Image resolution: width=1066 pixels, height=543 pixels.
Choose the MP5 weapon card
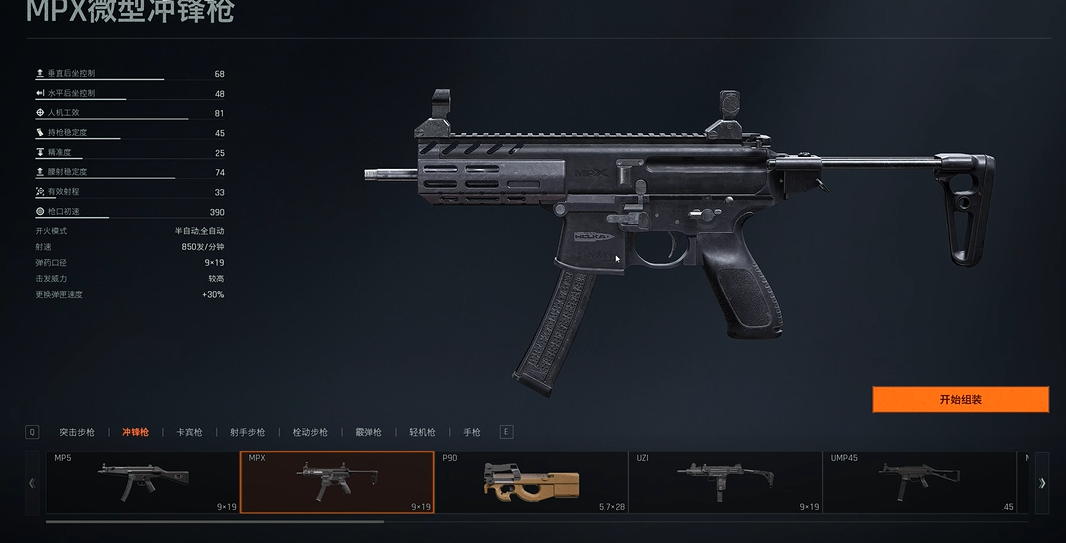(x=143, y=482)
